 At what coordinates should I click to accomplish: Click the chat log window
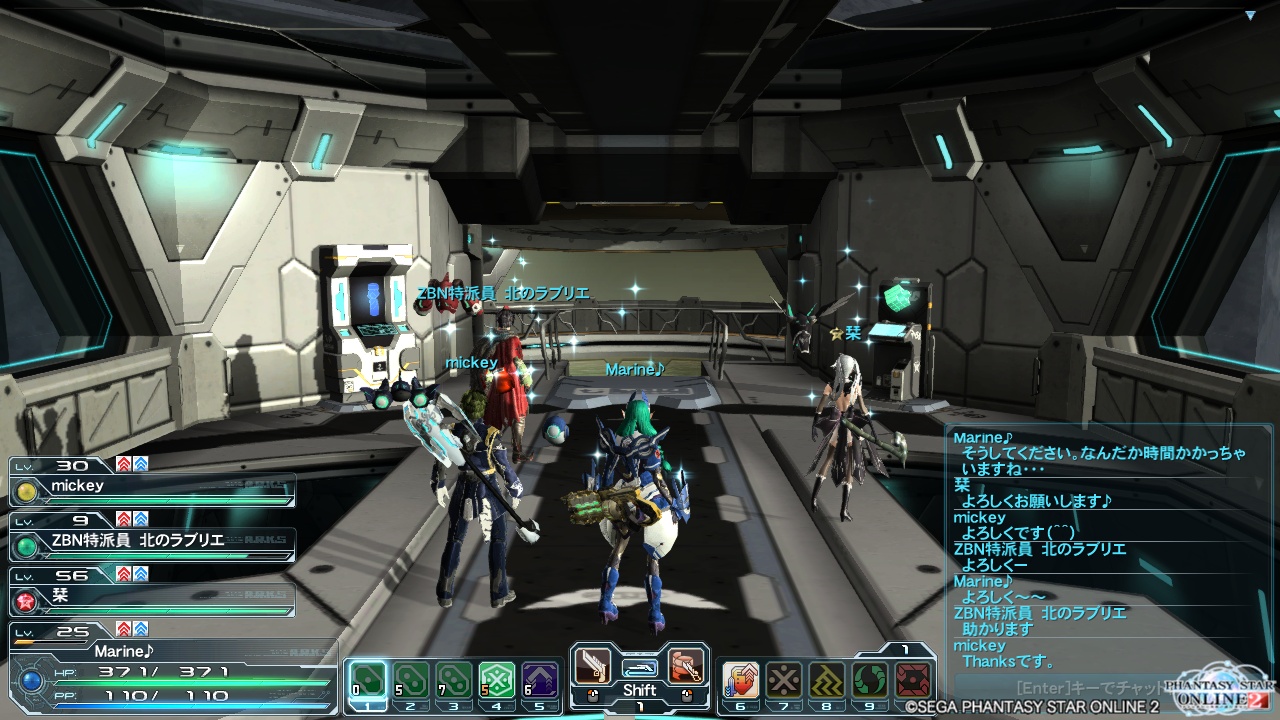tap(1105, 550)
